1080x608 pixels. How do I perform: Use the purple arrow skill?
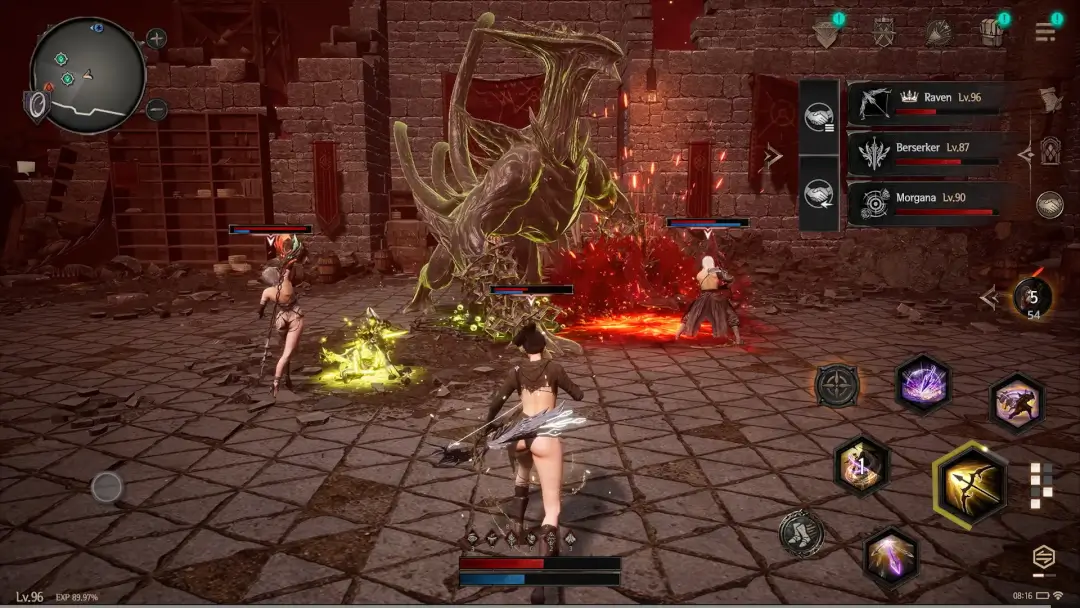891,556
